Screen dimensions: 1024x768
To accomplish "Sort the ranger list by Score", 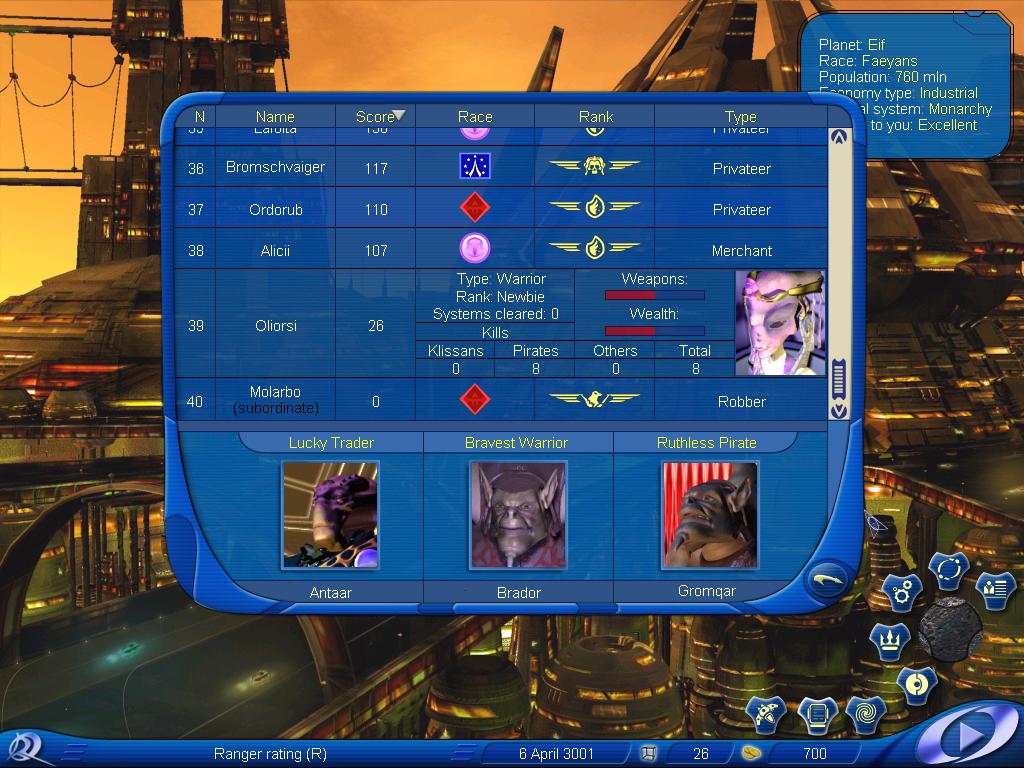I will click(x=376, y=117).
